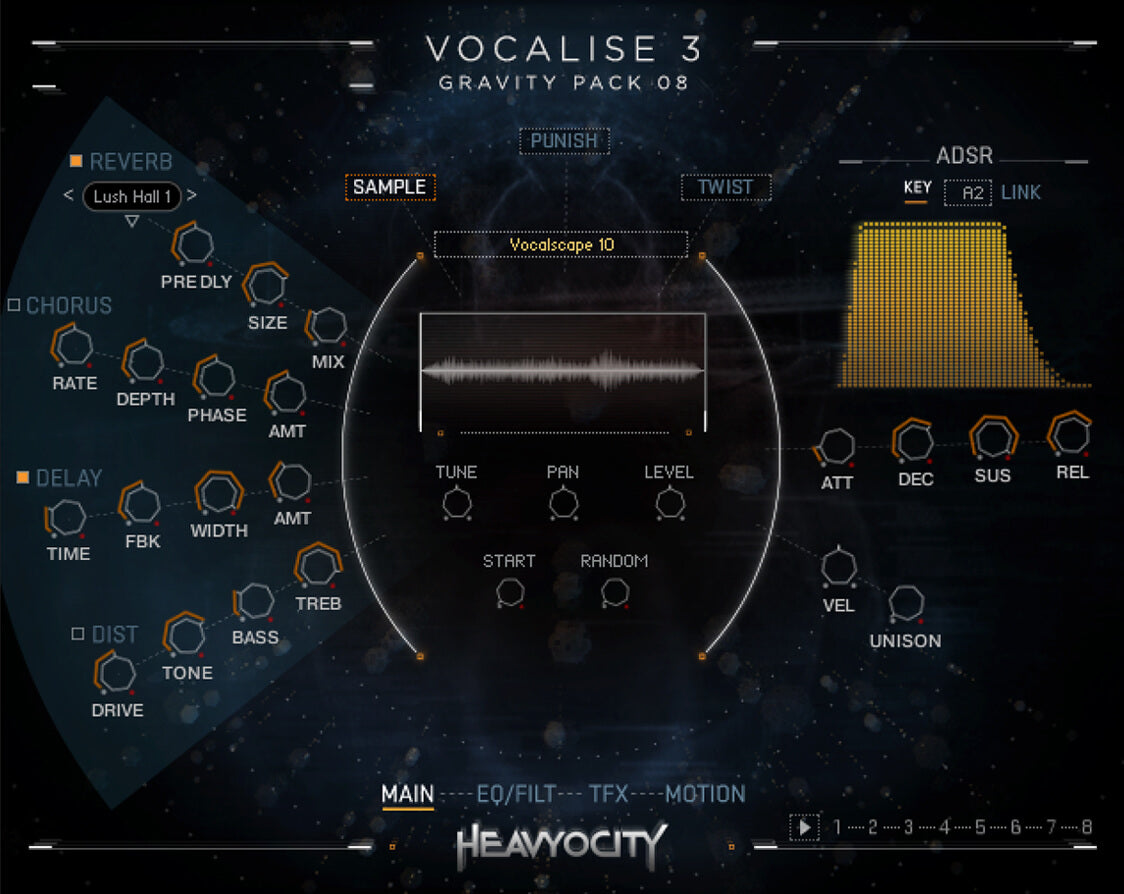Select the KEY option under ADSR
The width and height of the screenshot is (1124, 894).
(917, 188)
